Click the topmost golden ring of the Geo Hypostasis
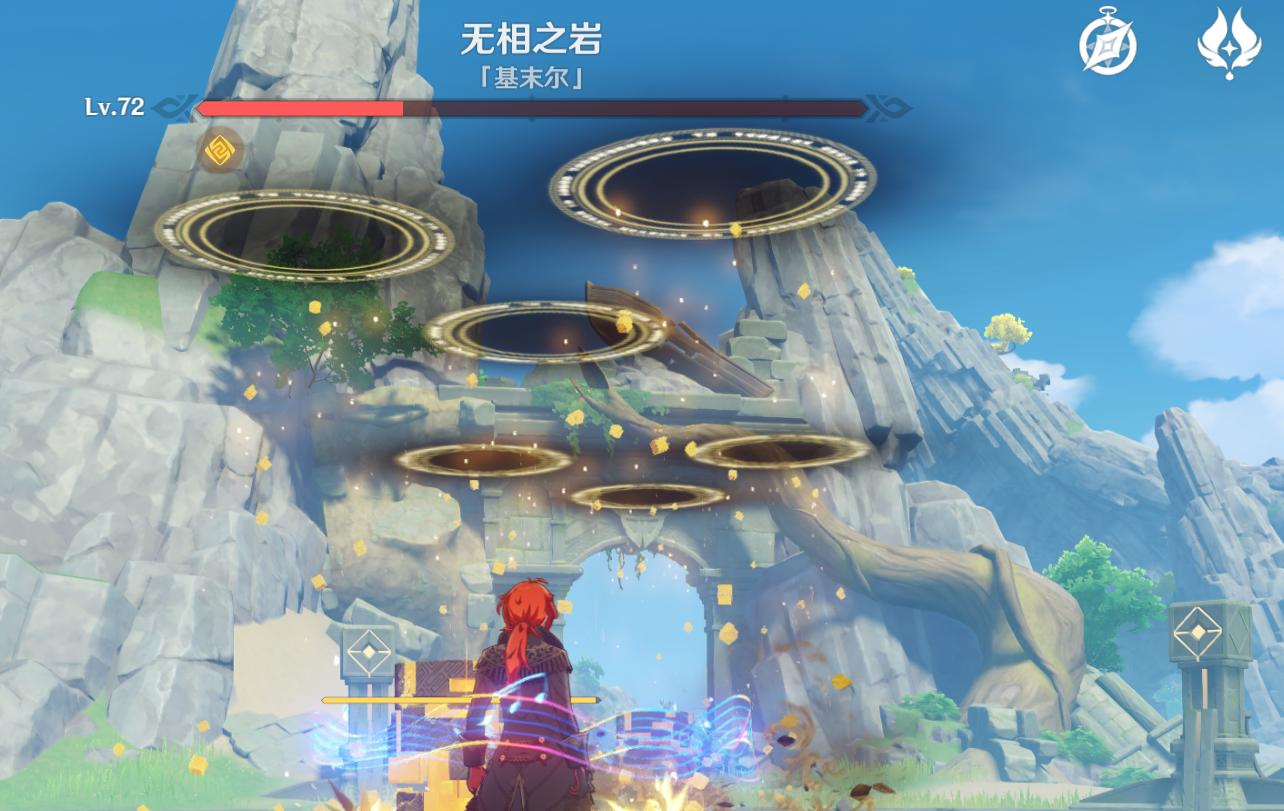Screen dimensions: 1284x811 tap(710, 180)
